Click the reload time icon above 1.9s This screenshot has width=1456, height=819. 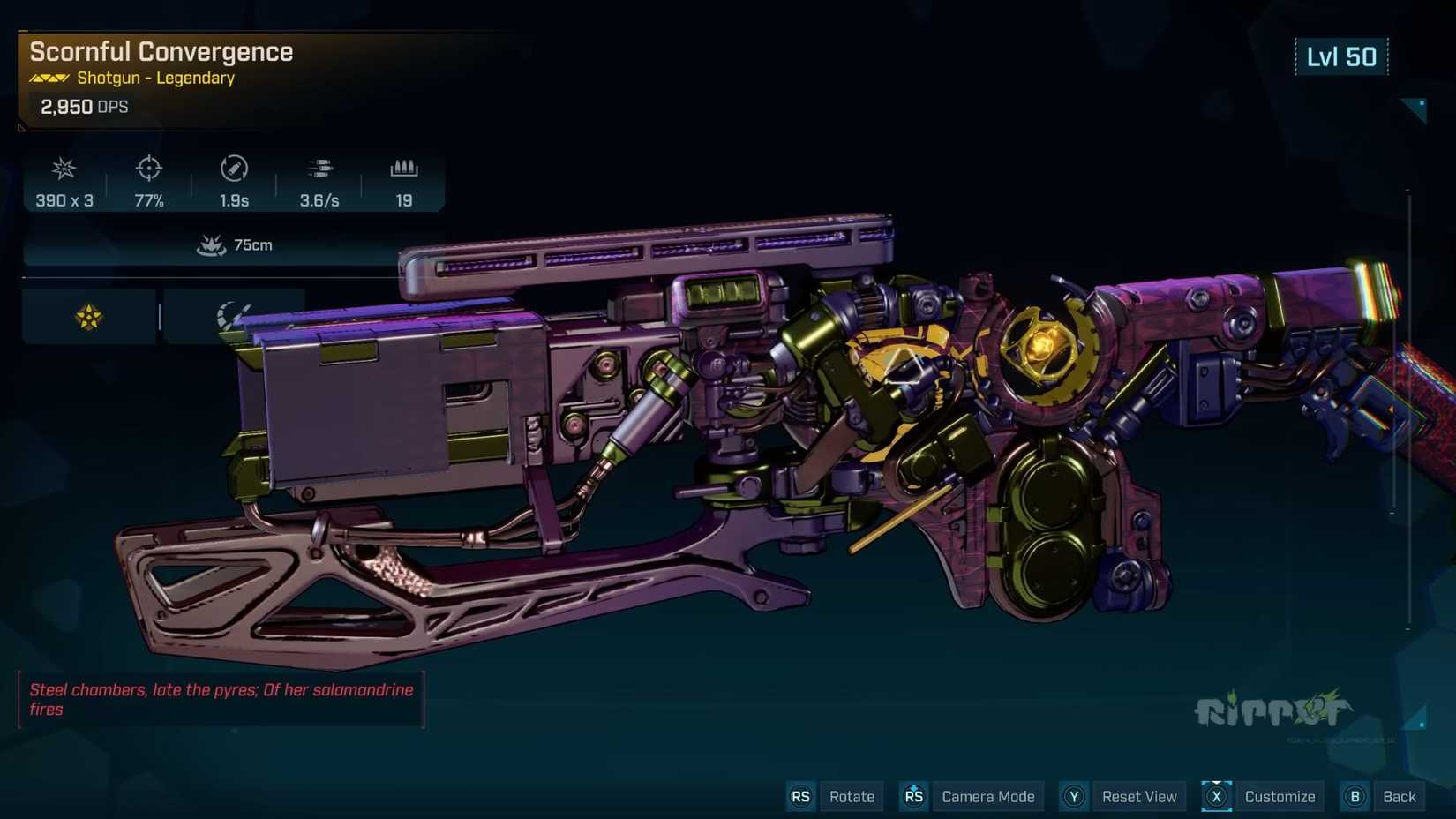[x=234, y=169]
